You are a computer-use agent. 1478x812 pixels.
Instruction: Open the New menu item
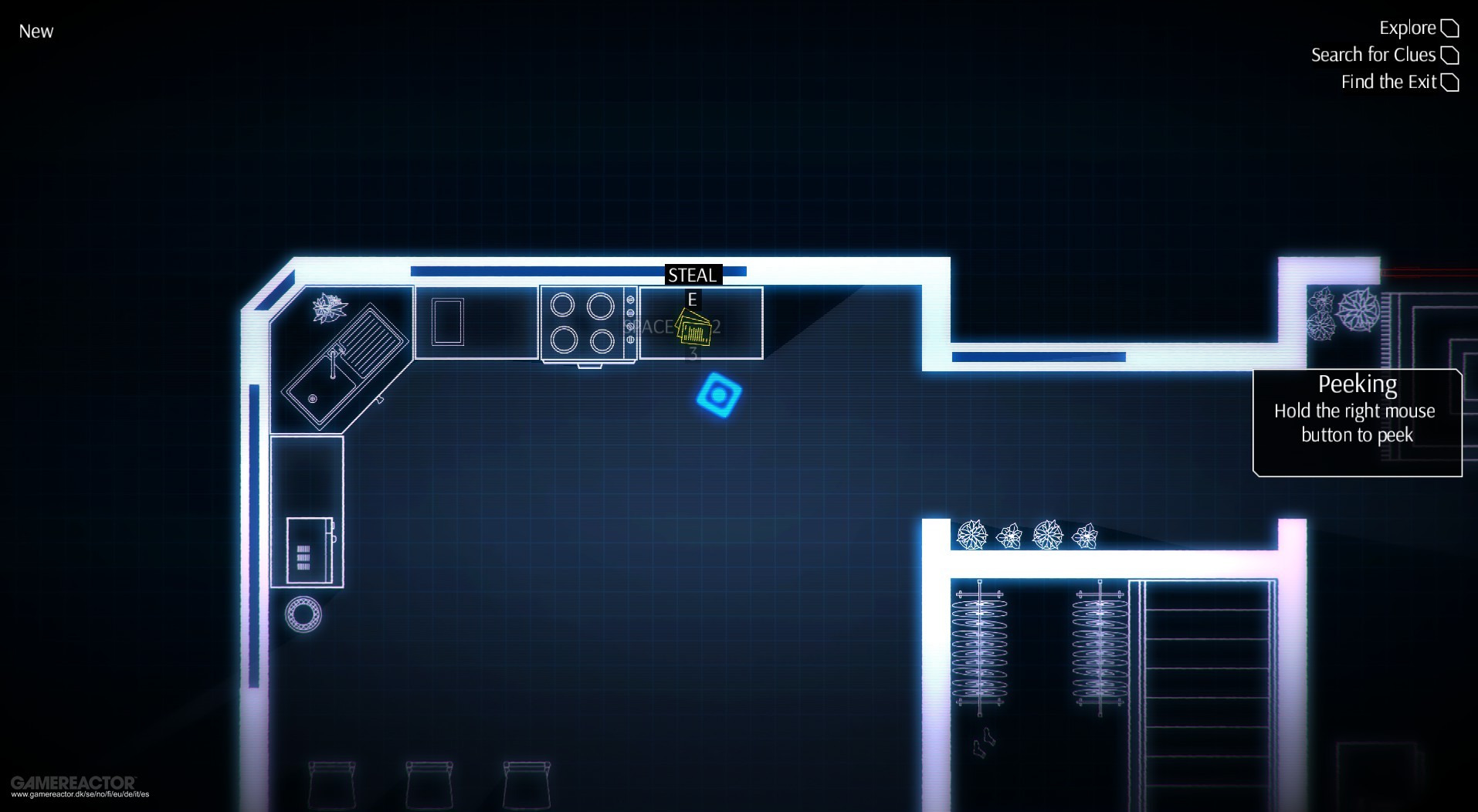[x=36, y=31]
